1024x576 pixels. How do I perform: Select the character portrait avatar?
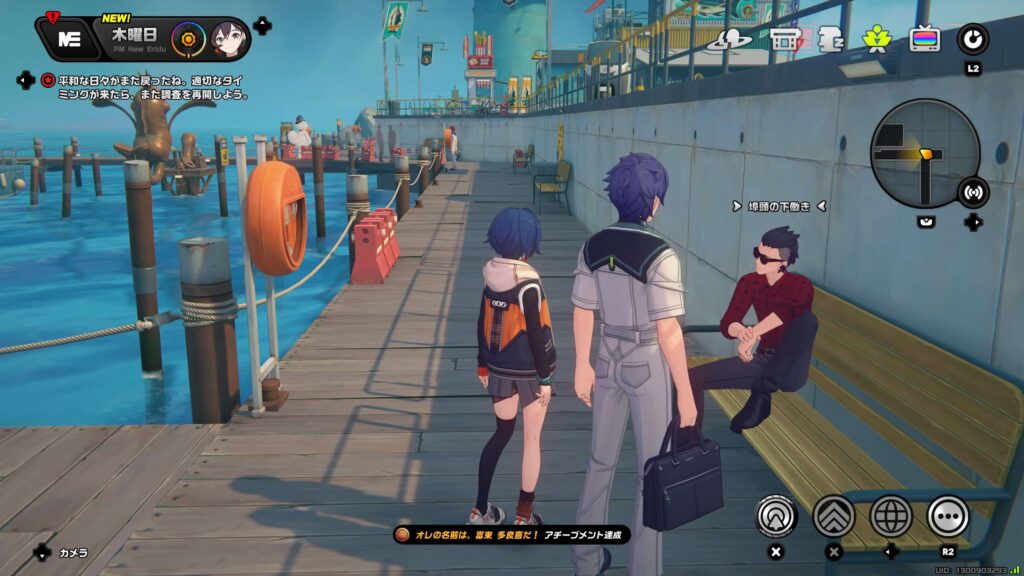tap(227, 40)
